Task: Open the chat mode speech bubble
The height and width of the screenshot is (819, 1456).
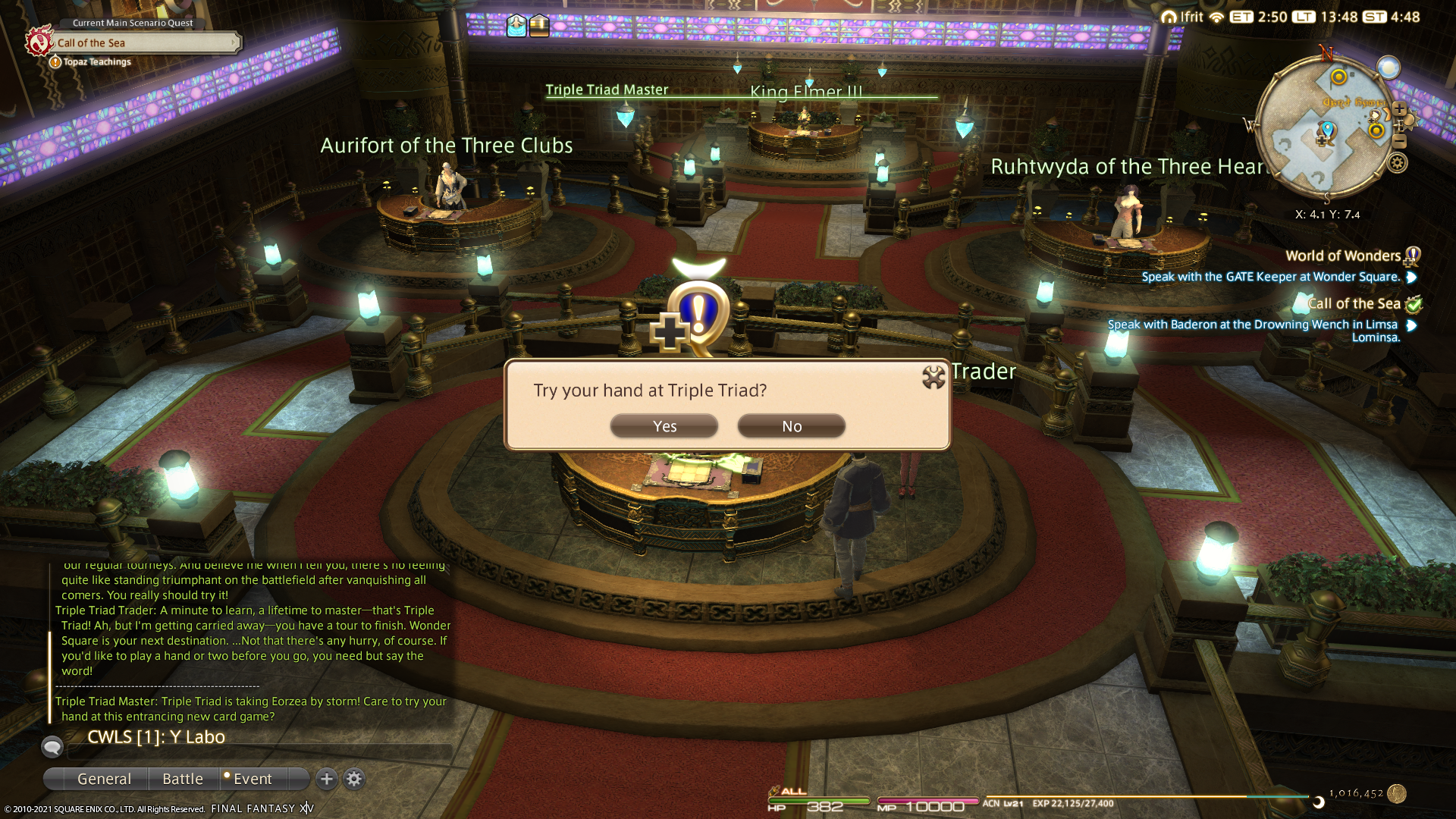Action: [x=52, y=747]
